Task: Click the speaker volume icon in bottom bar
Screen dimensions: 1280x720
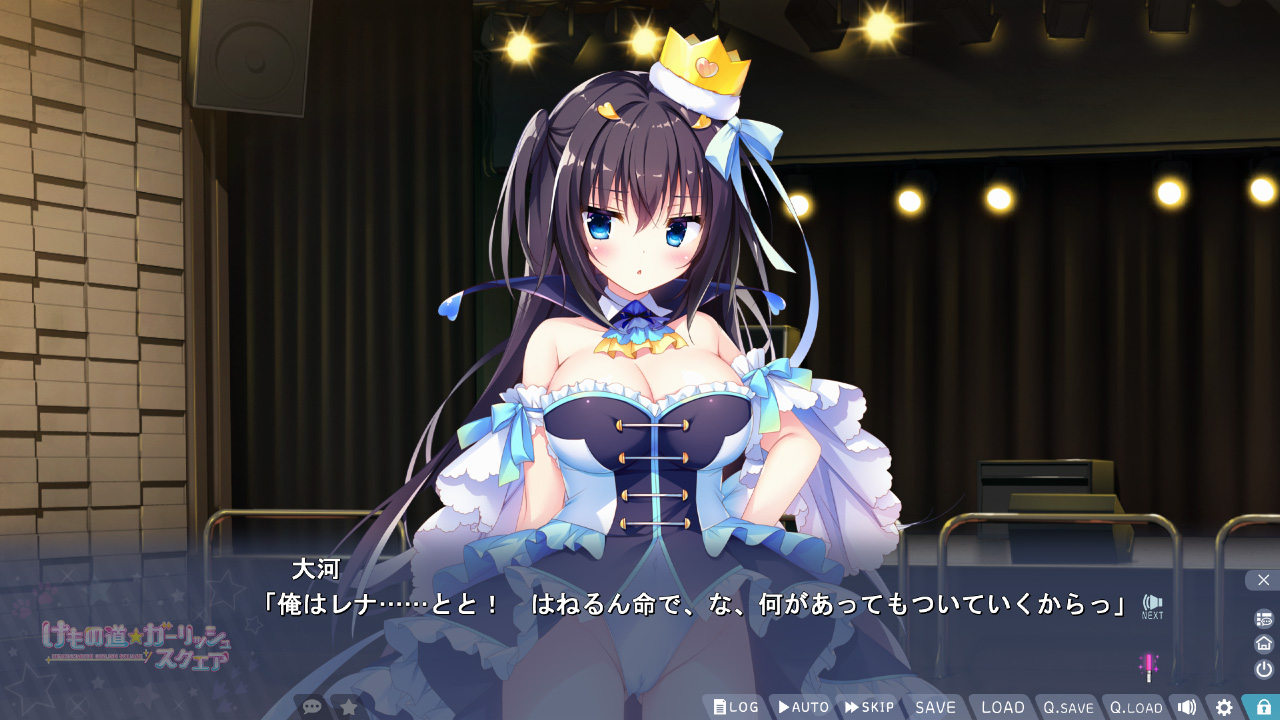Action: [1187, 707]
